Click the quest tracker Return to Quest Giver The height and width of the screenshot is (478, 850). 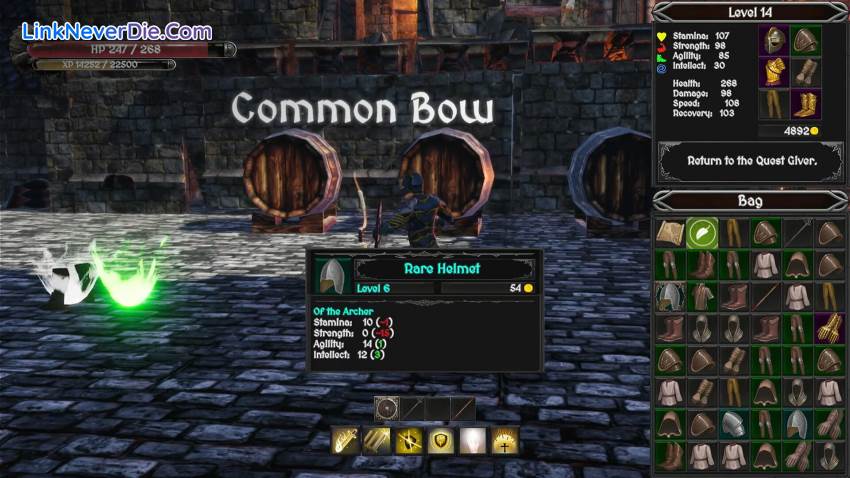coord(751,160)
